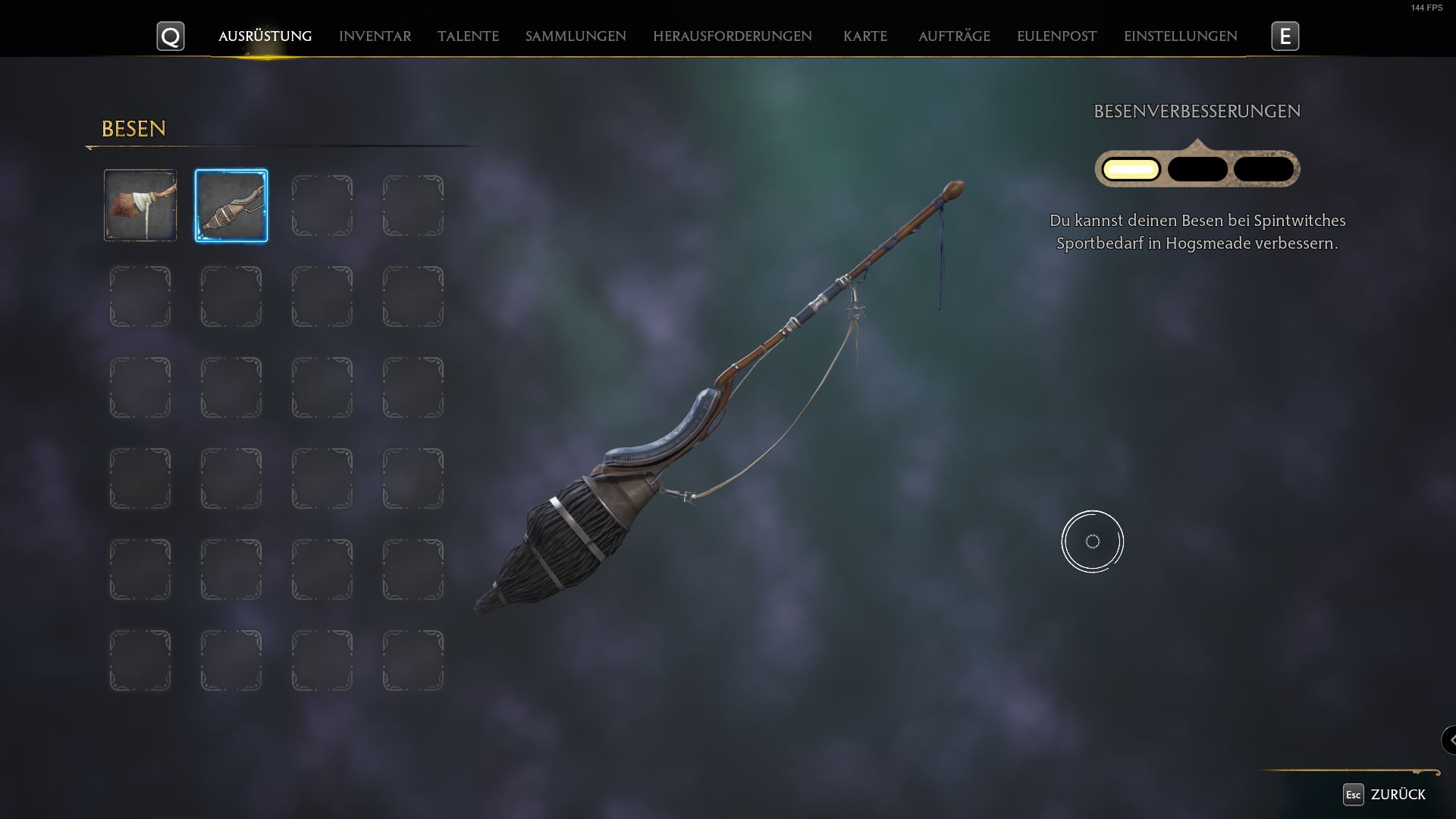
Task: Click the Q shortcut key icon
Action: pyautogui.click(x=171, y=36)
